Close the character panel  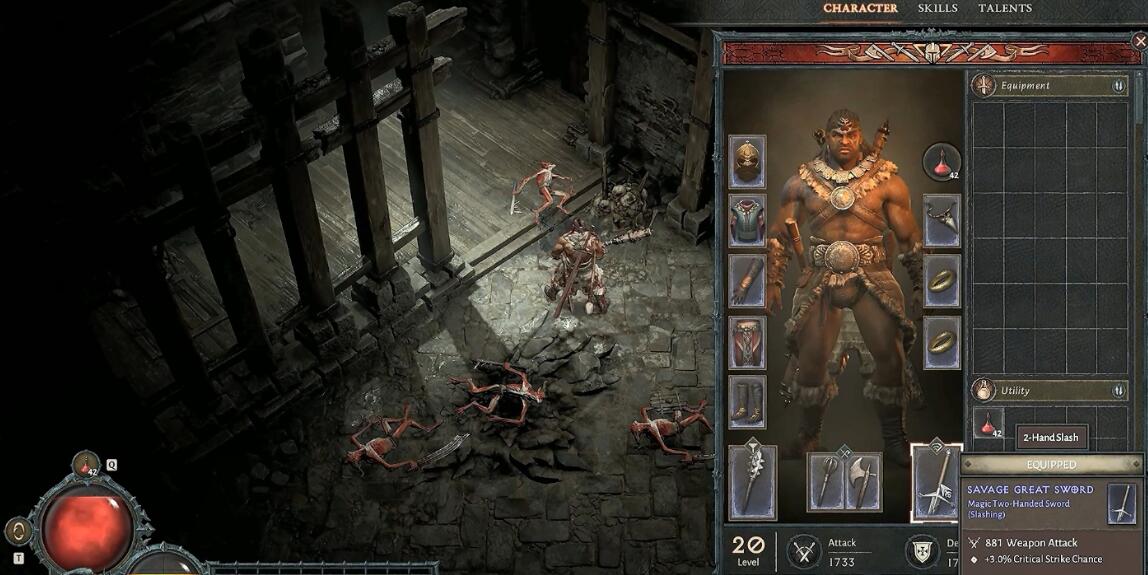[x=1139, y=42]
